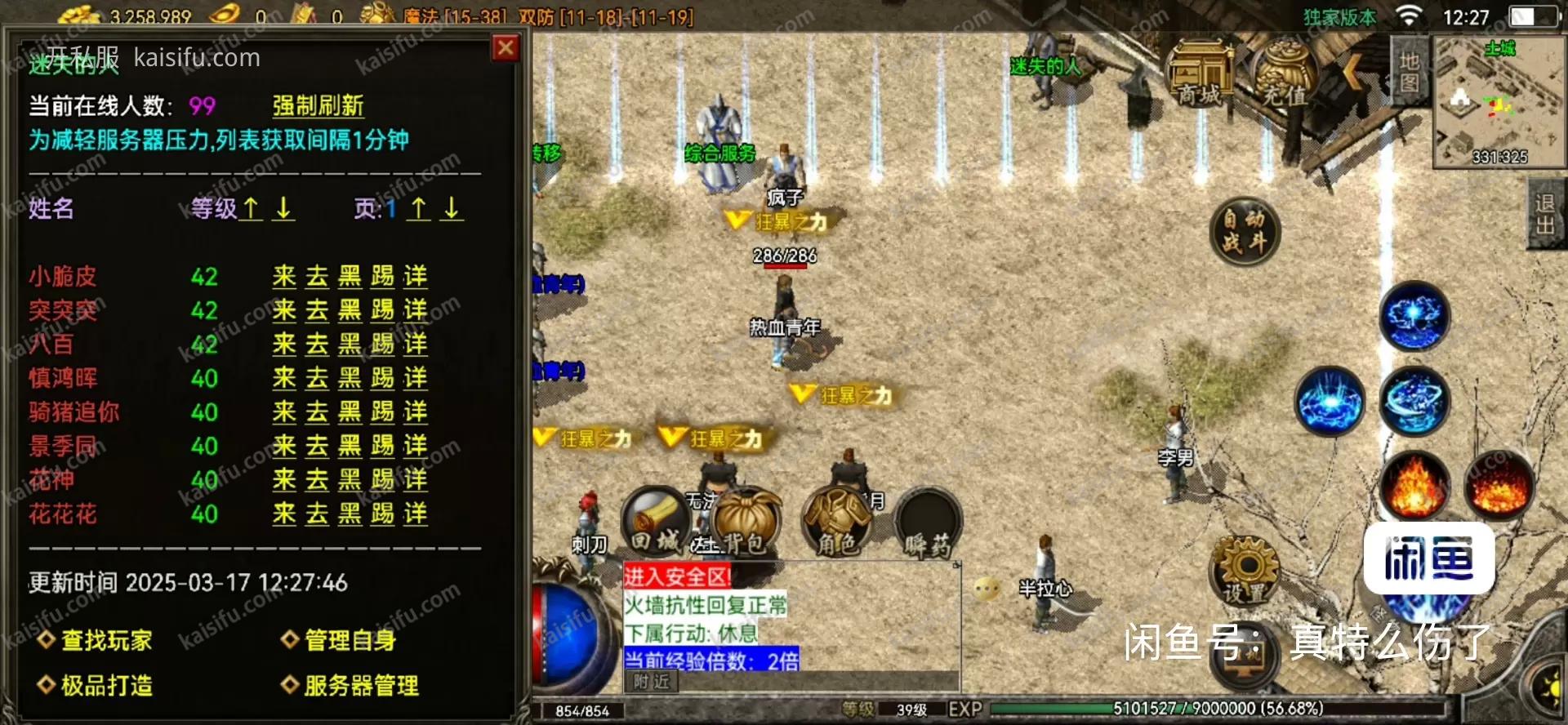Close the online player list panel
The image size is (1568, 725).
pos(506,48)
